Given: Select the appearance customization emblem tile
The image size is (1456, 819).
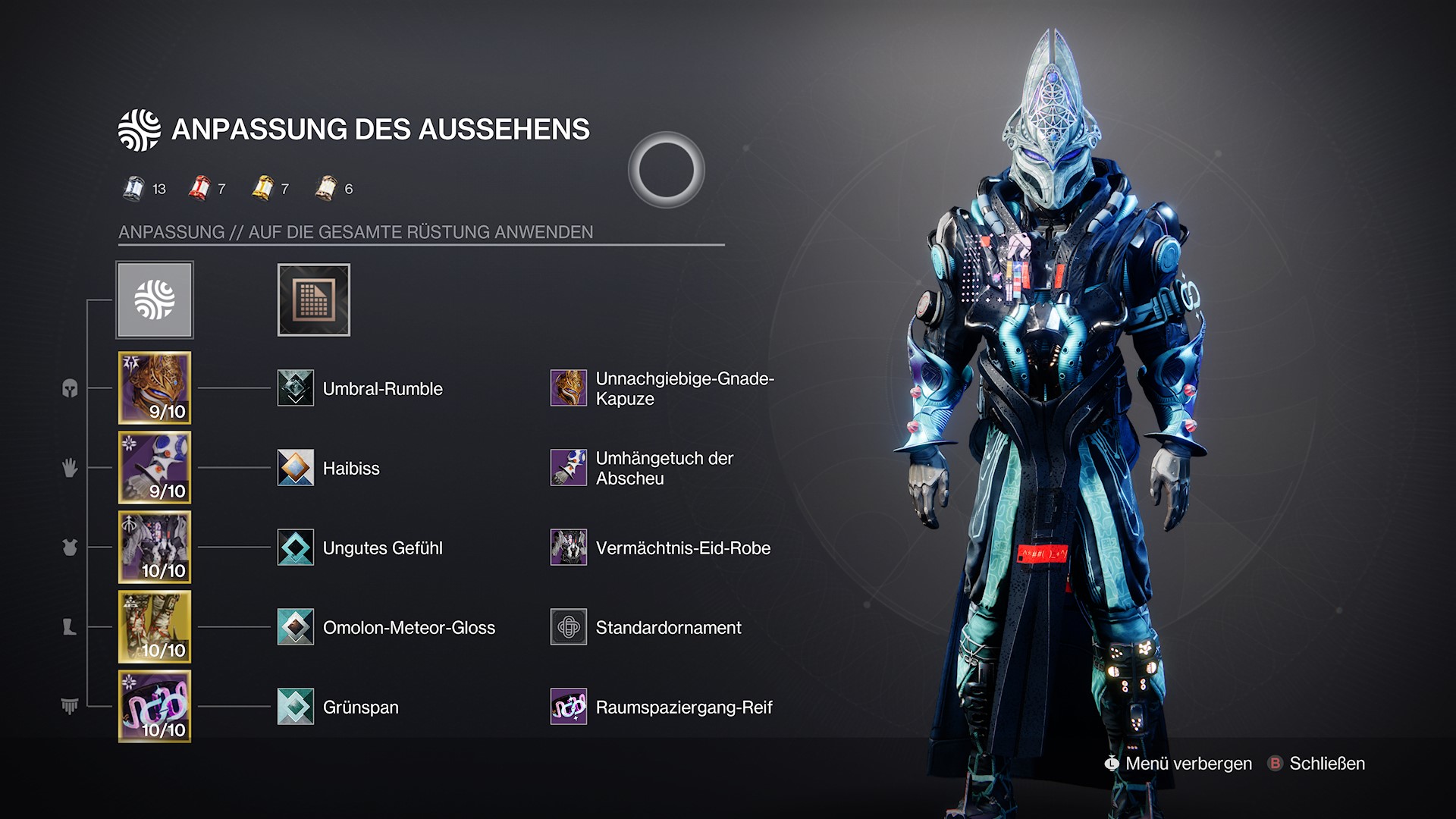Looking at the screenshot, I should click(155, 300).
